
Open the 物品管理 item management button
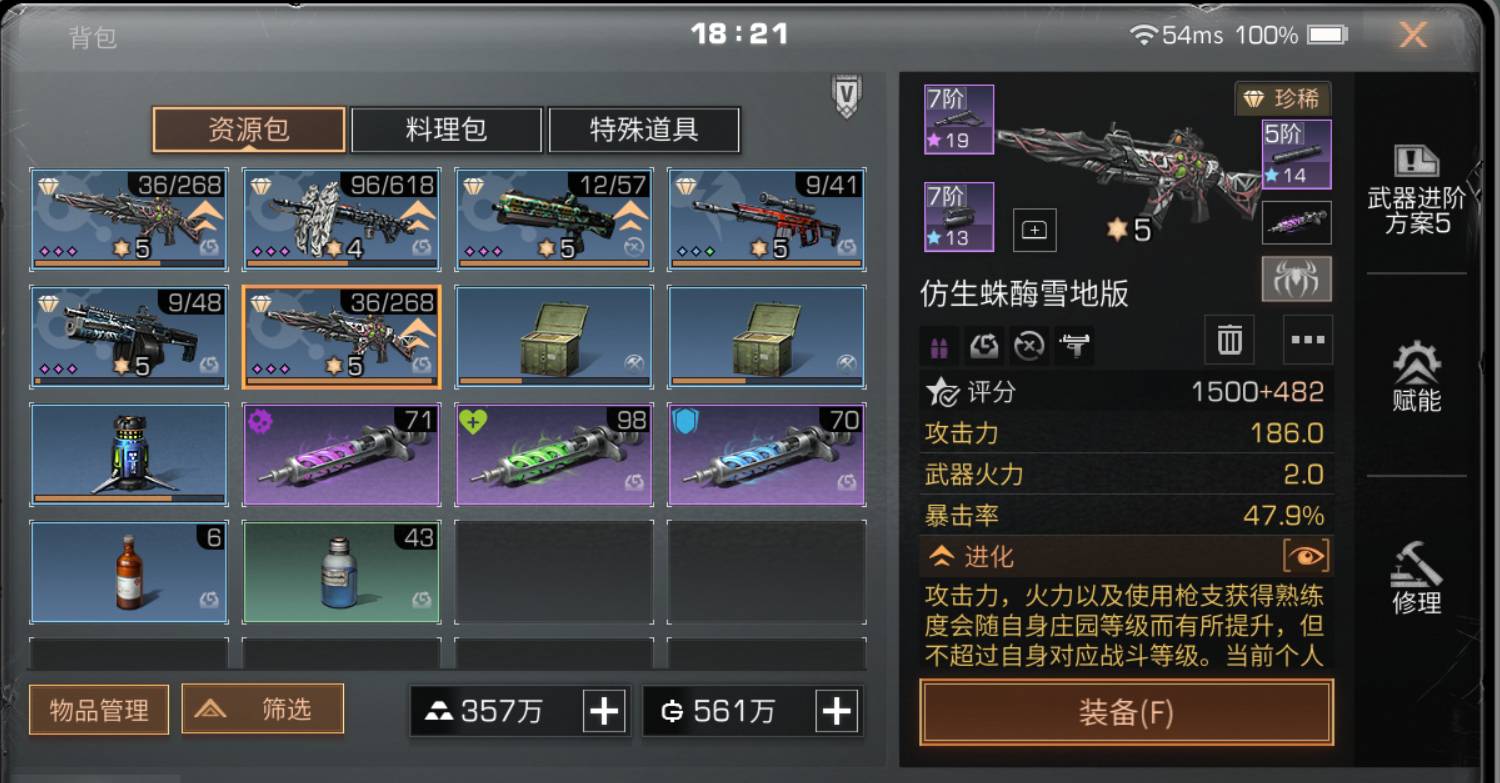click(x=98, y=709)
